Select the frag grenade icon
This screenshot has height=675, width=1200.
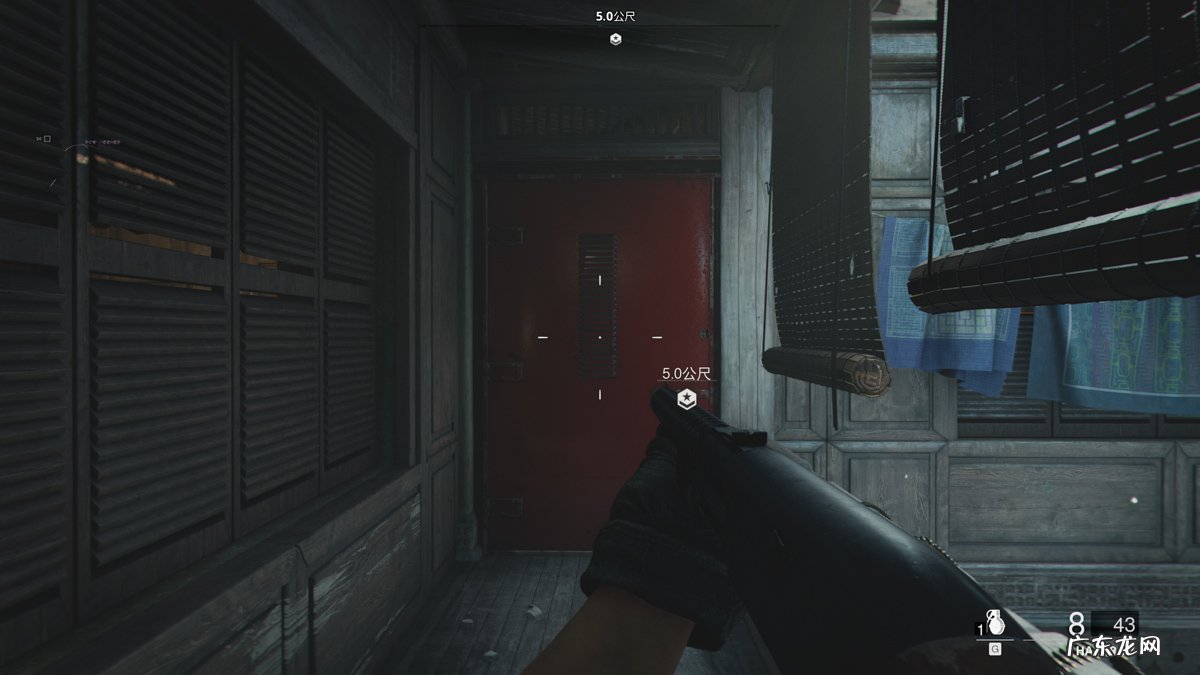tap(995, 623)
